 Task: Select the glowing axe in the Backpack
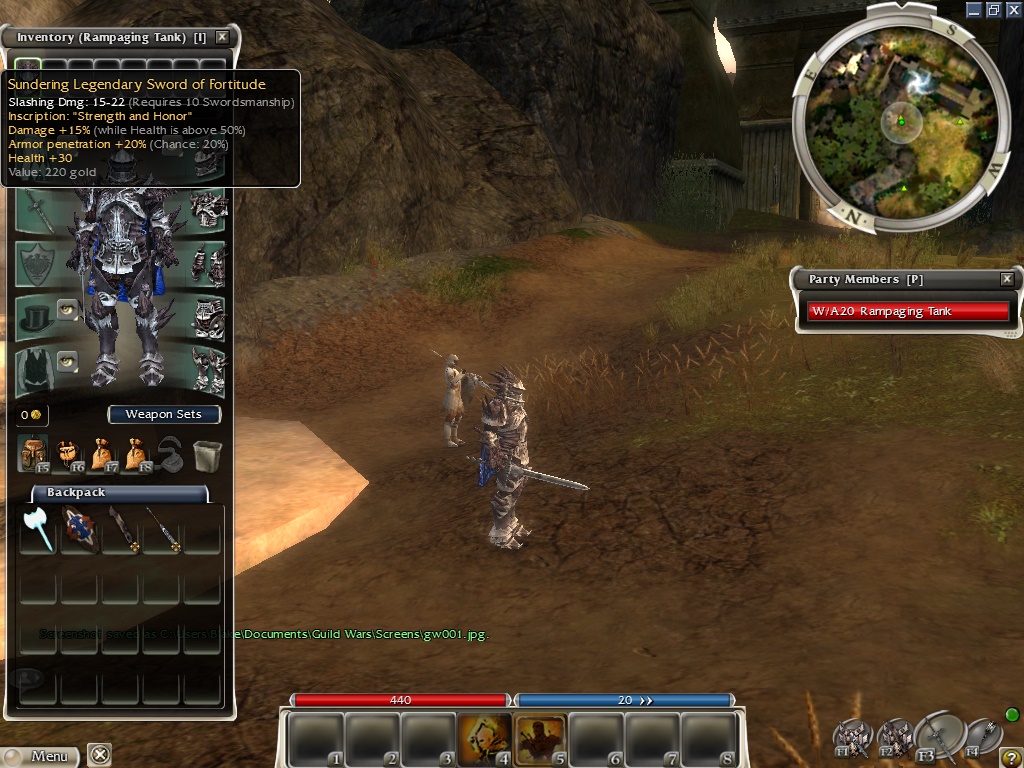[x=39, y=528]
